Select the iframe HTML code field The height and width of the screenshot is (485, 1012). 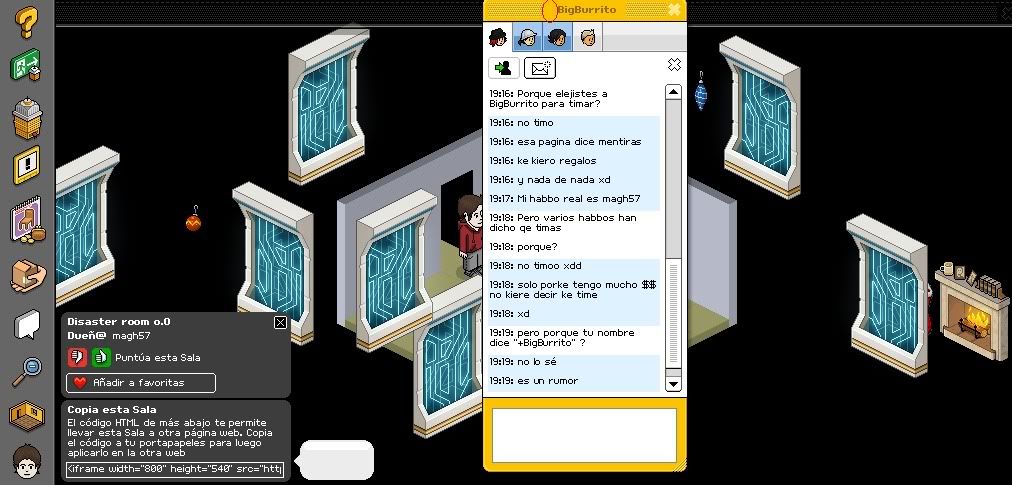point(175,469)
